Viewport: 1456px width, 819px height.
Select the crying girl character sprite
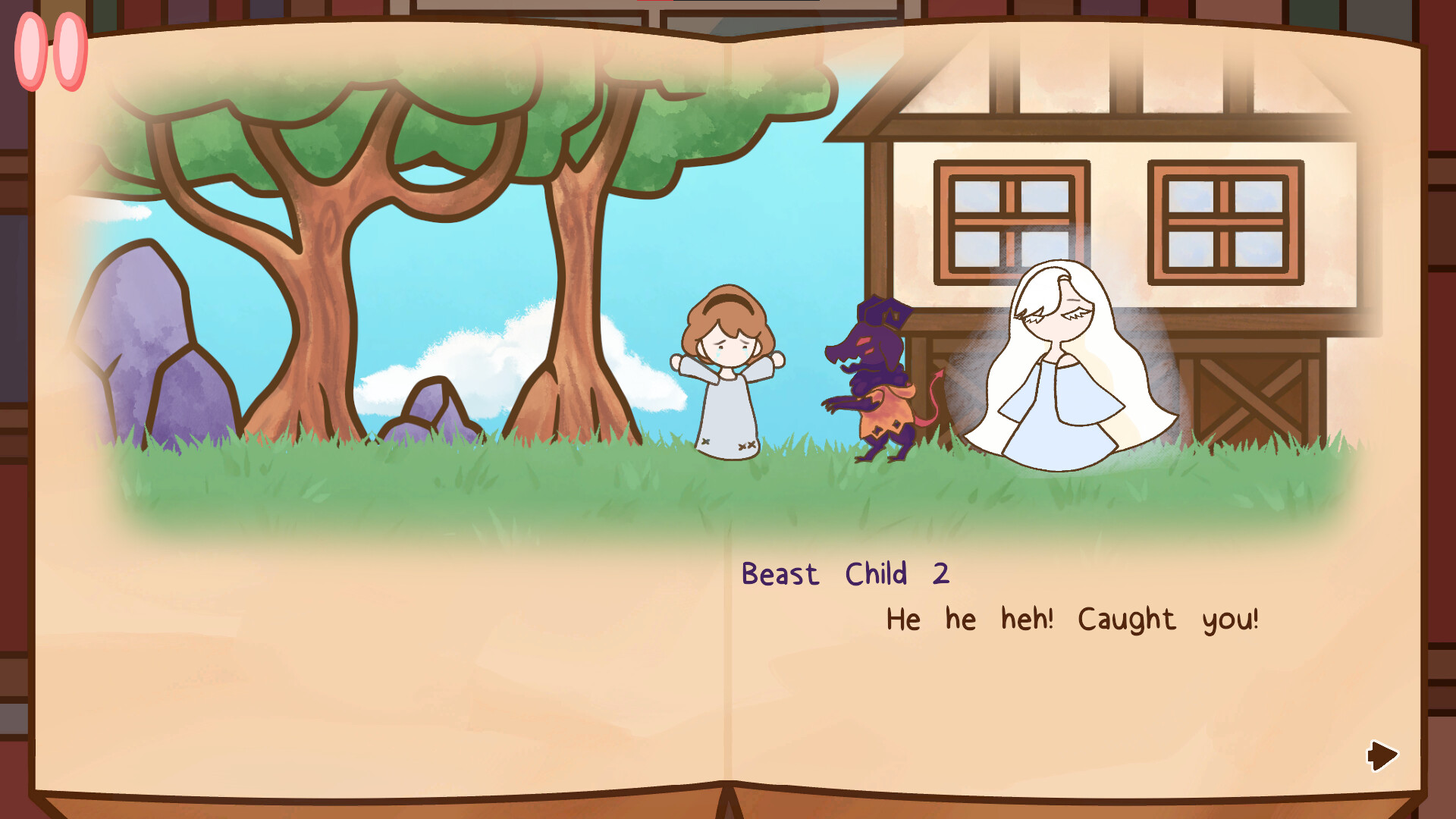730,379
